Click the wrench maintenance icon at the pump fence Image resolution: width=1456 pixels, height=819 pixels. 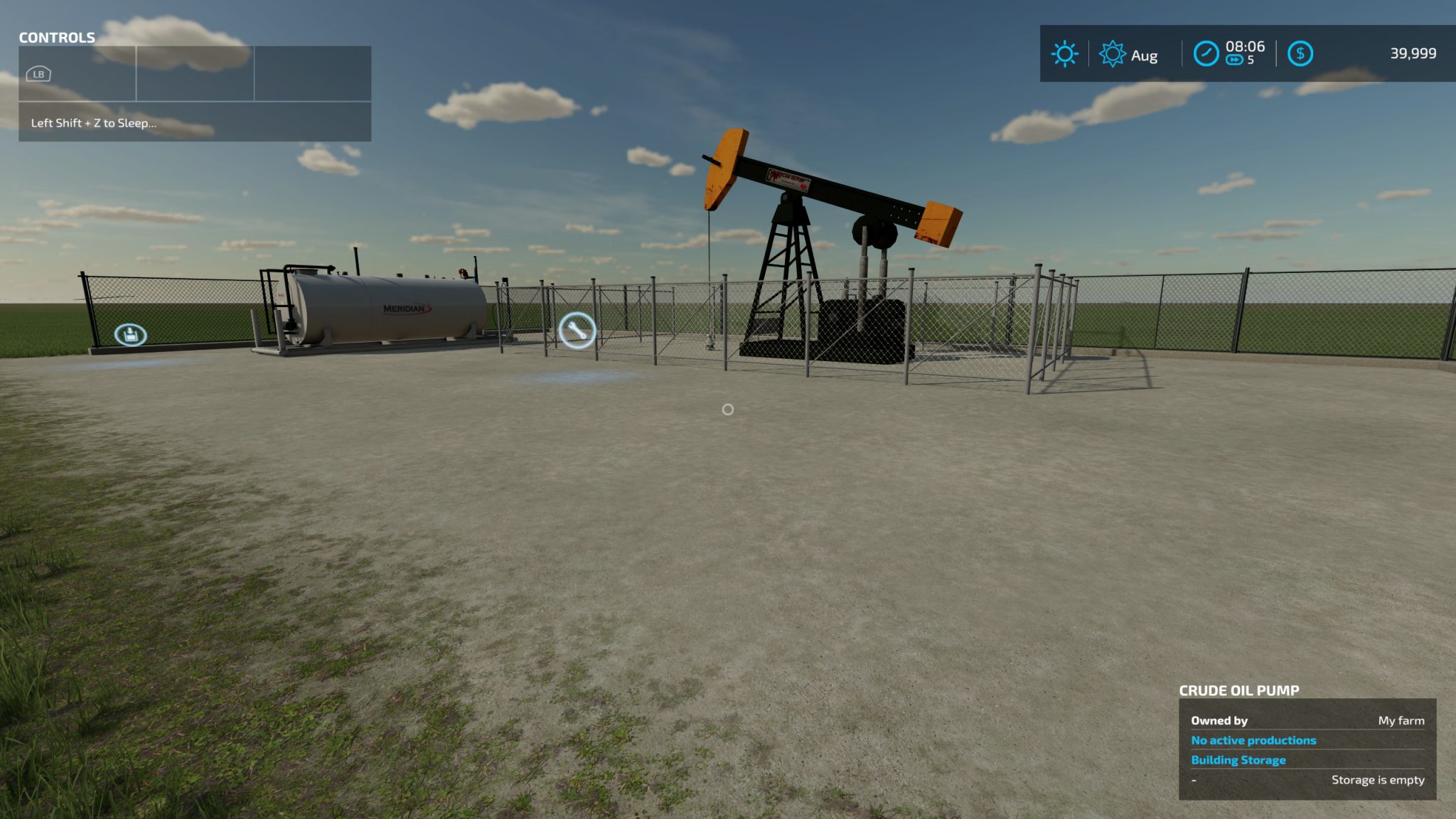click(x=577, y=331)
